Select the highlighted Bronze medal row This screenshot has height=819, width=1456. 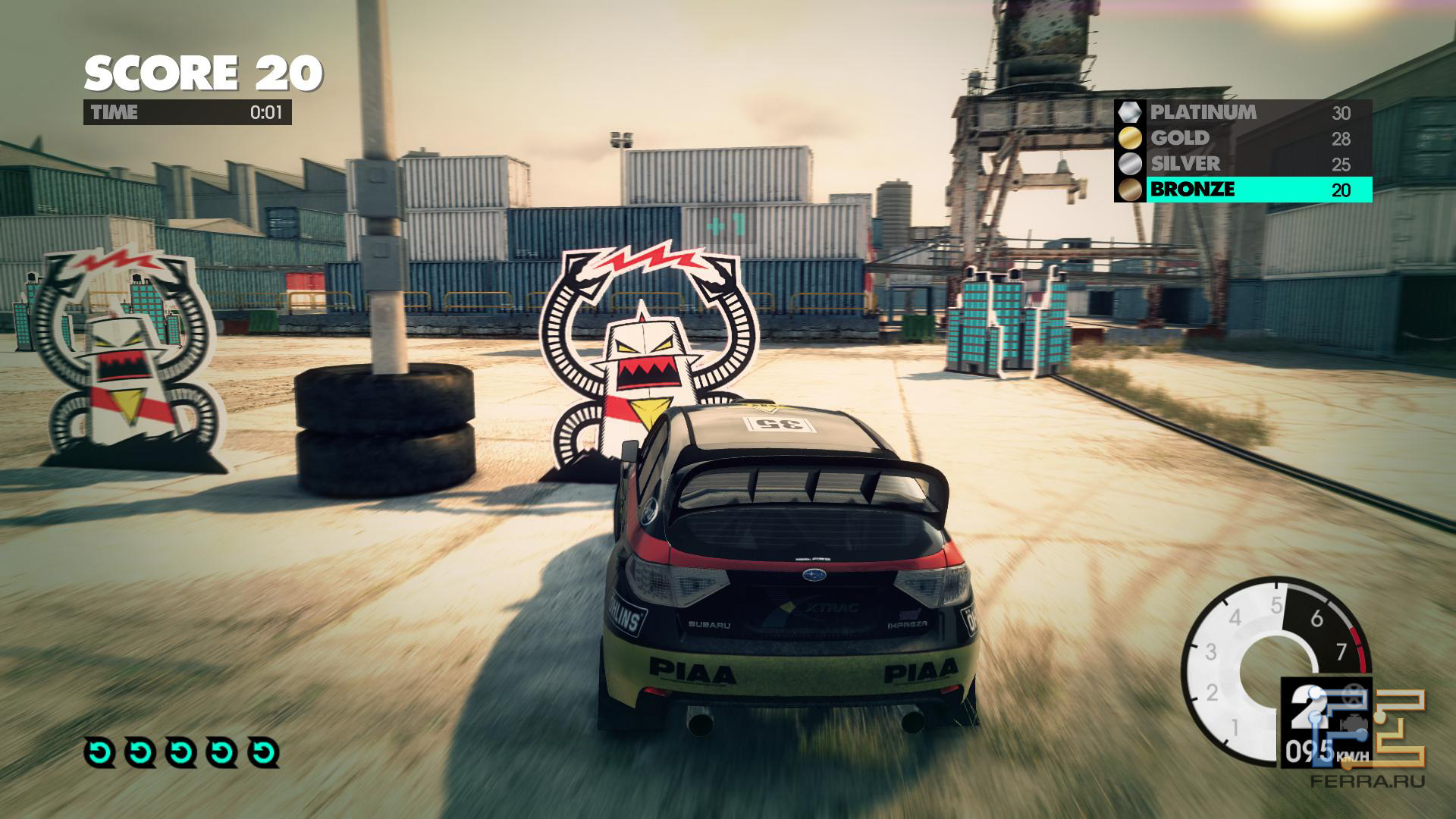(x=1243, y=190)
